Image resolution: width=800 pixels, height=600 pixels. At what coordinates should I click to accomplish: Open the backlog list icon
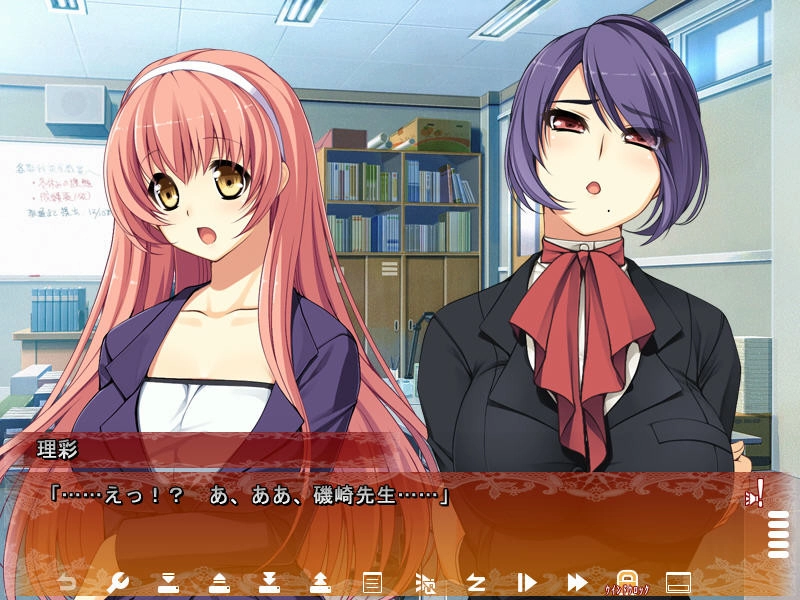(372, 582)
